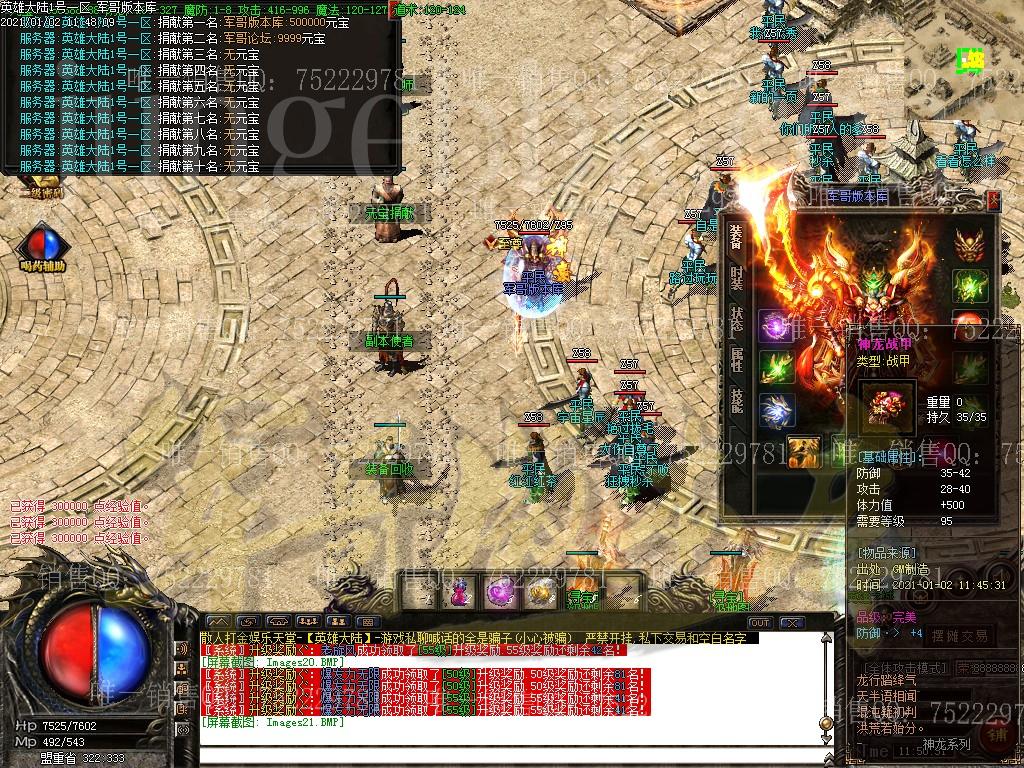The image size is (1024, 768).
Task: Switch to the 时装 fashion tab
Action: pos(736,277)
